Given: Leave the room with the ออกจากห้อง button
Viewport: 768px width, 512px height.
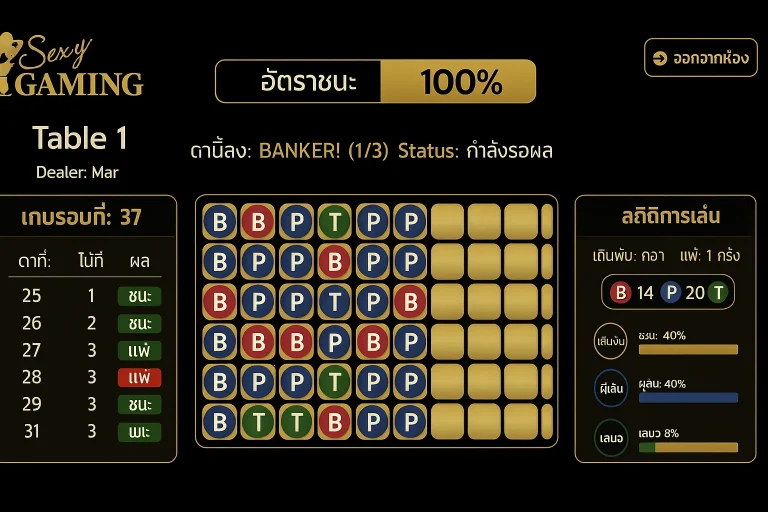Looking at the screenshot, I should pyautogui.click(x=701, y=58).
